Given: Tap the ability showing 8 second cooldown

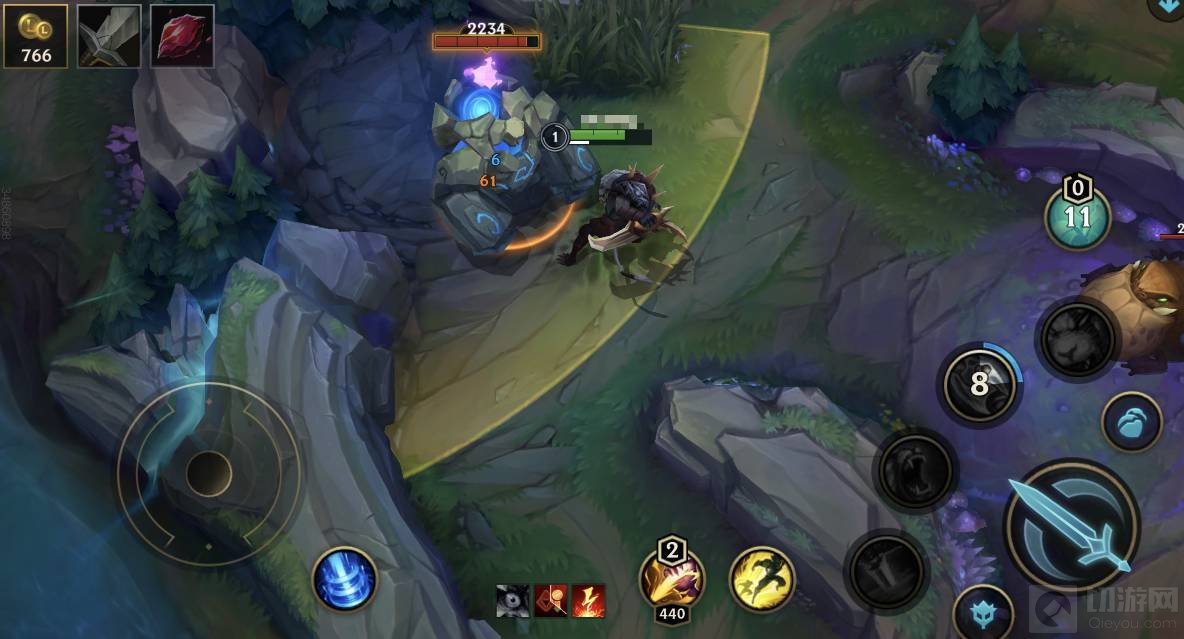Looking at the screenshot, I should [x=980, y=384].
